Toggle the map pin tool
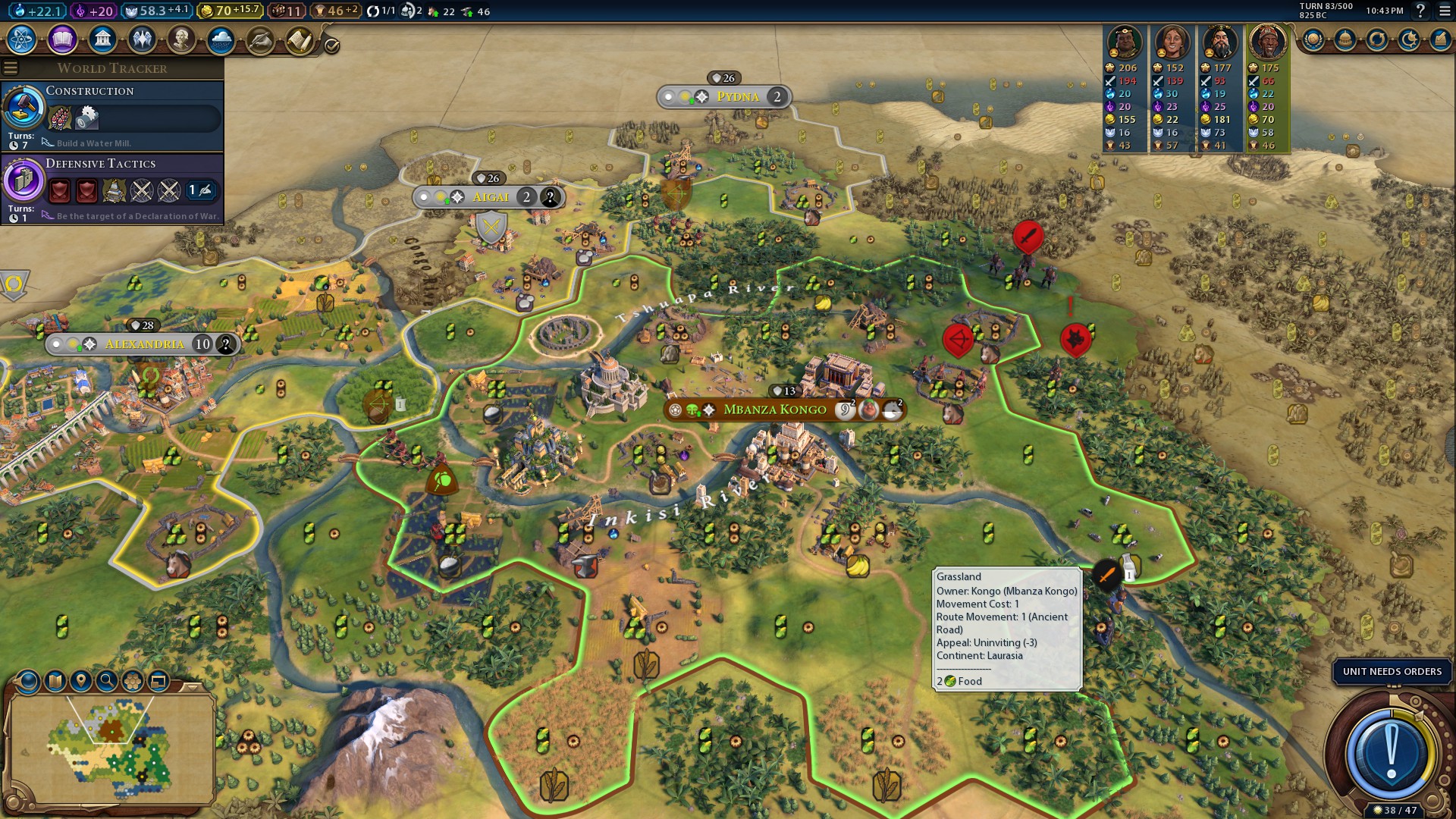Screen dimensions: 1456x819 point(81,681)
